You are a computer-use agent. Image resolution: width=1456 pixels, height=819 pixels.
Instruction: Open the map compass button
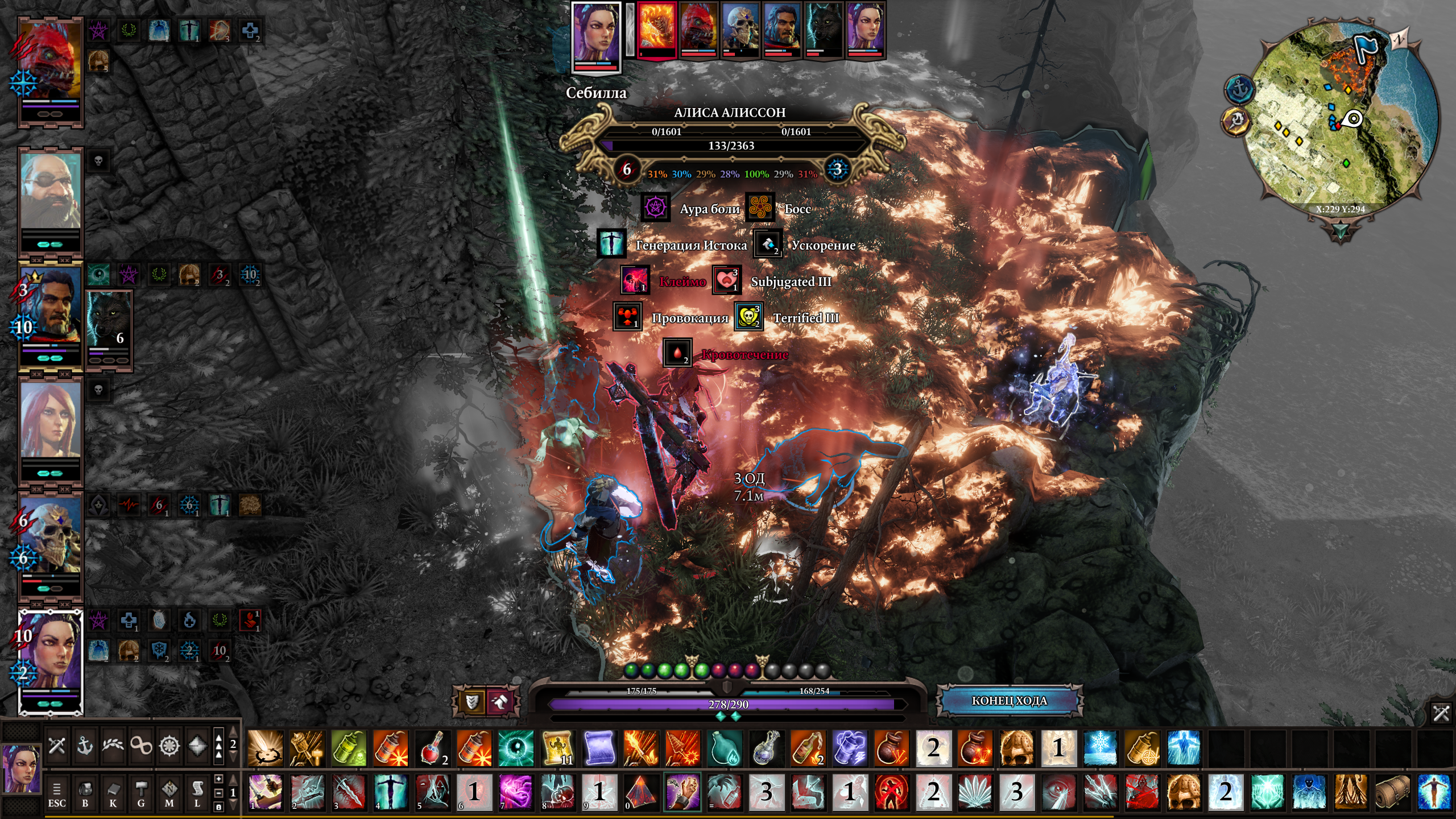point(169,793)
